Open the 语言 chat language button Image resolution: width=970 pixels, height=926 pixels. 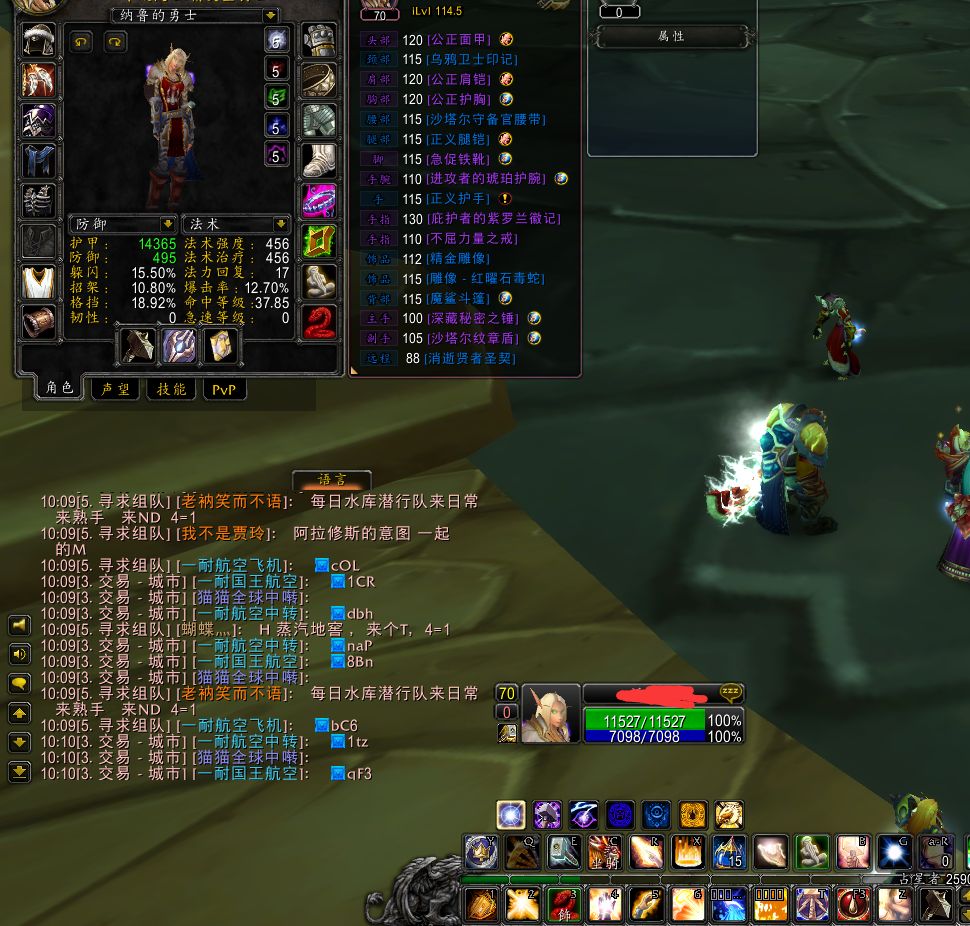pyautogui.click(x=331, y=480)
